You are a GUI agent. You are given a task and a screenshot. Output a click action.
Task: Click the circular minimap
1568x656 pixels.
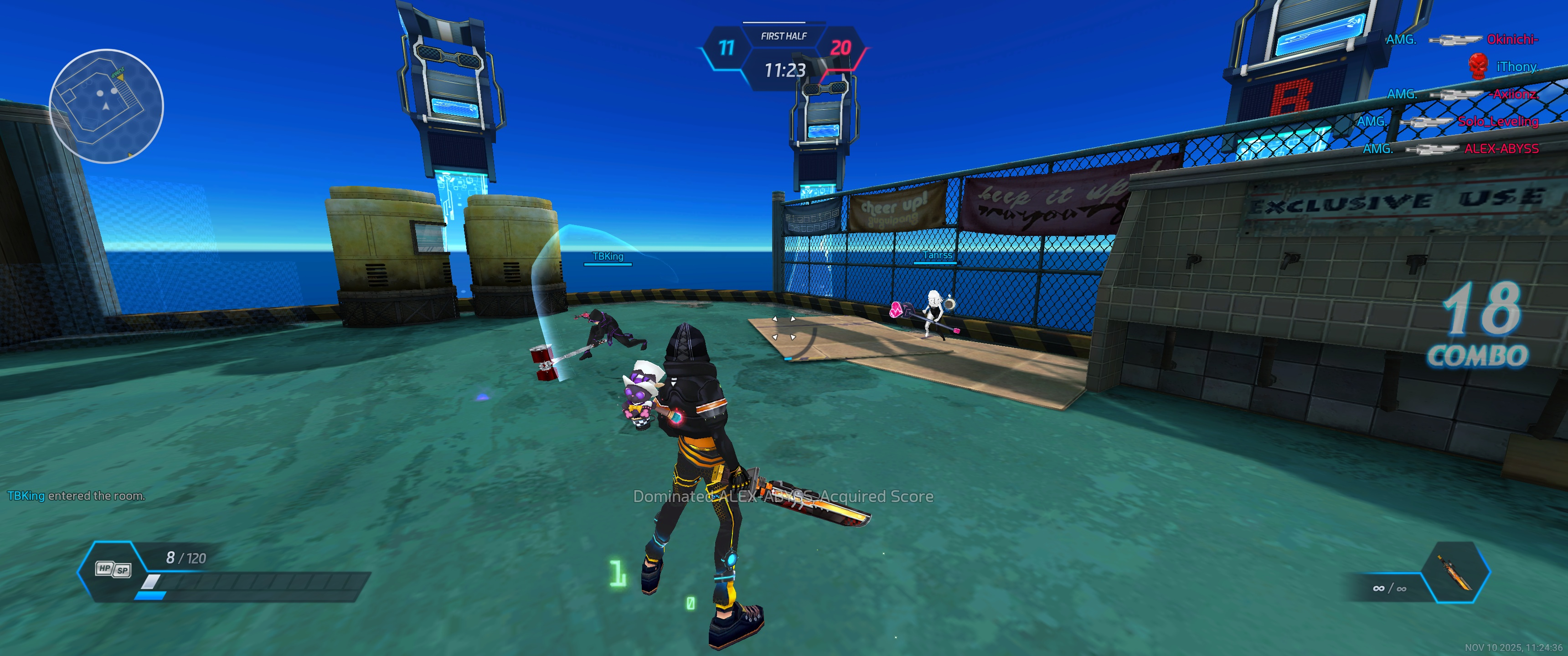pos(106,106)
